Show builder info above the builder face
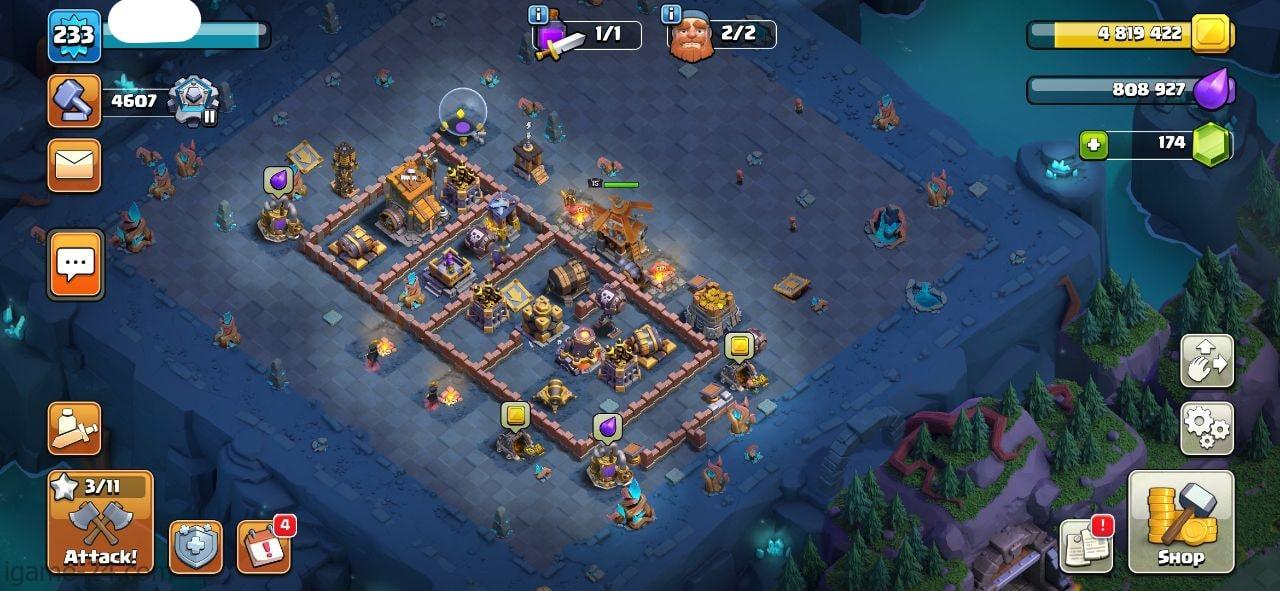Screen dimensions: 1280x591 [672, 14]
